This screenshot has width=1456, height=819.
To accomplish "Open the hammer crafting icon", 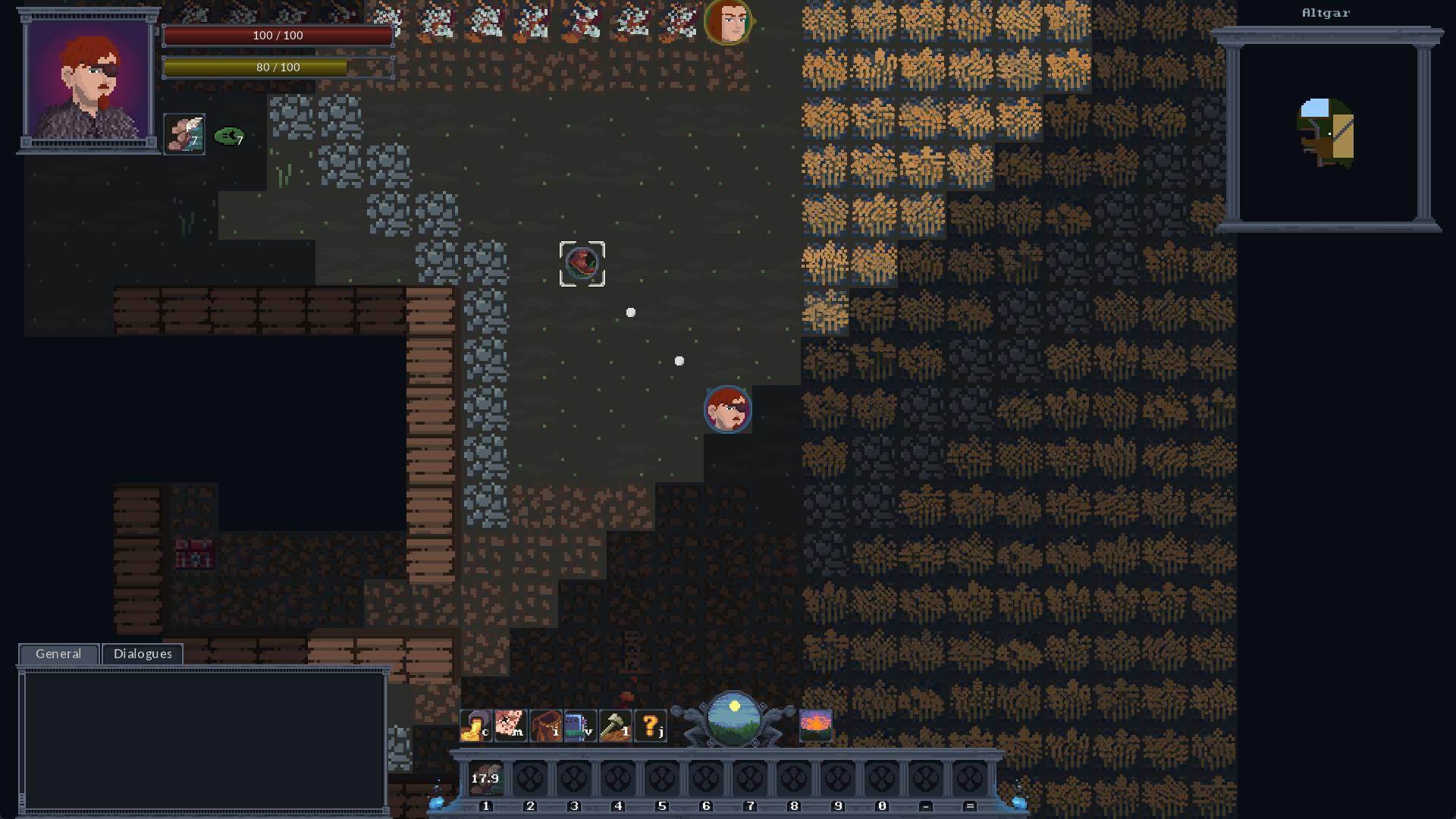I will [615, 726].
